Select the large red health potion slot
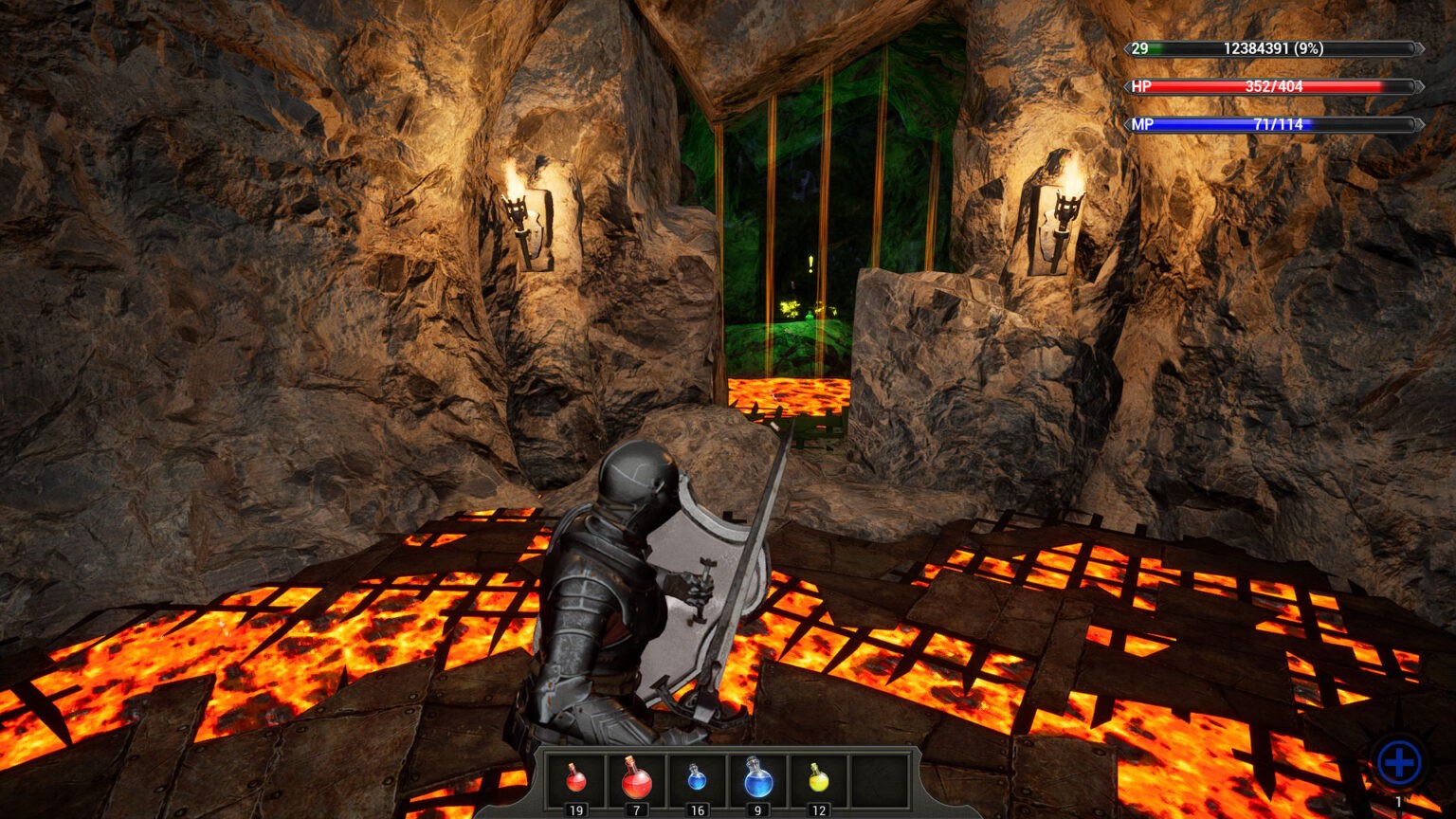 click(x=636, y=779)
